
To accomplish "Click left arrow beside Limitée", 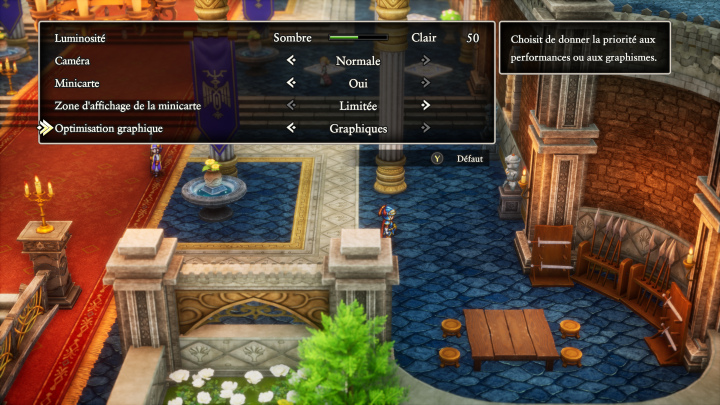I will pyautogui.click(x=291, y=105).
